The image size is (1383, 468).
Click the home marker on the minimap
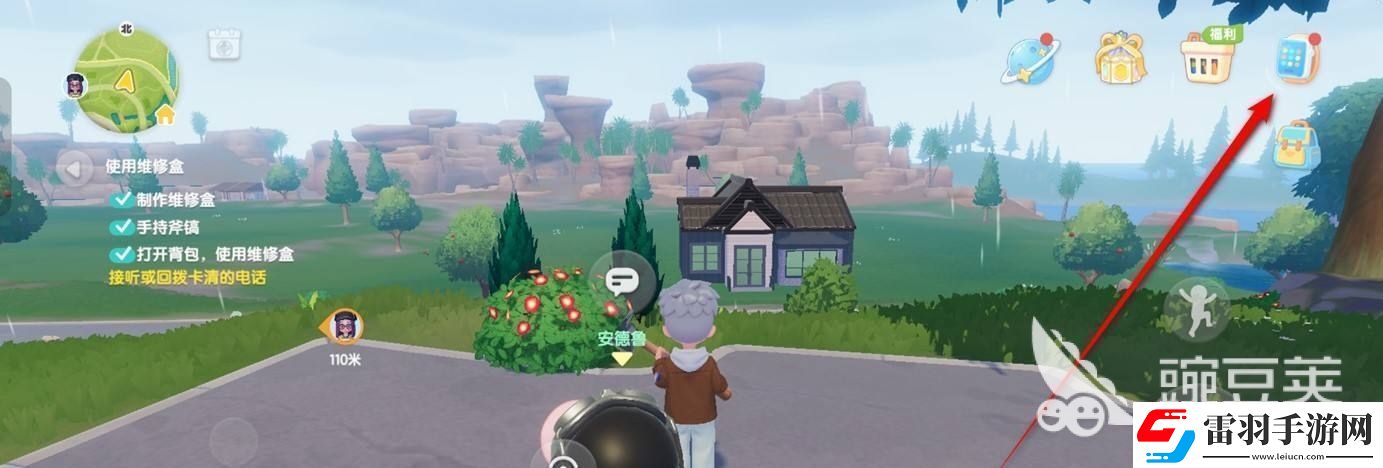click(165, 116)
